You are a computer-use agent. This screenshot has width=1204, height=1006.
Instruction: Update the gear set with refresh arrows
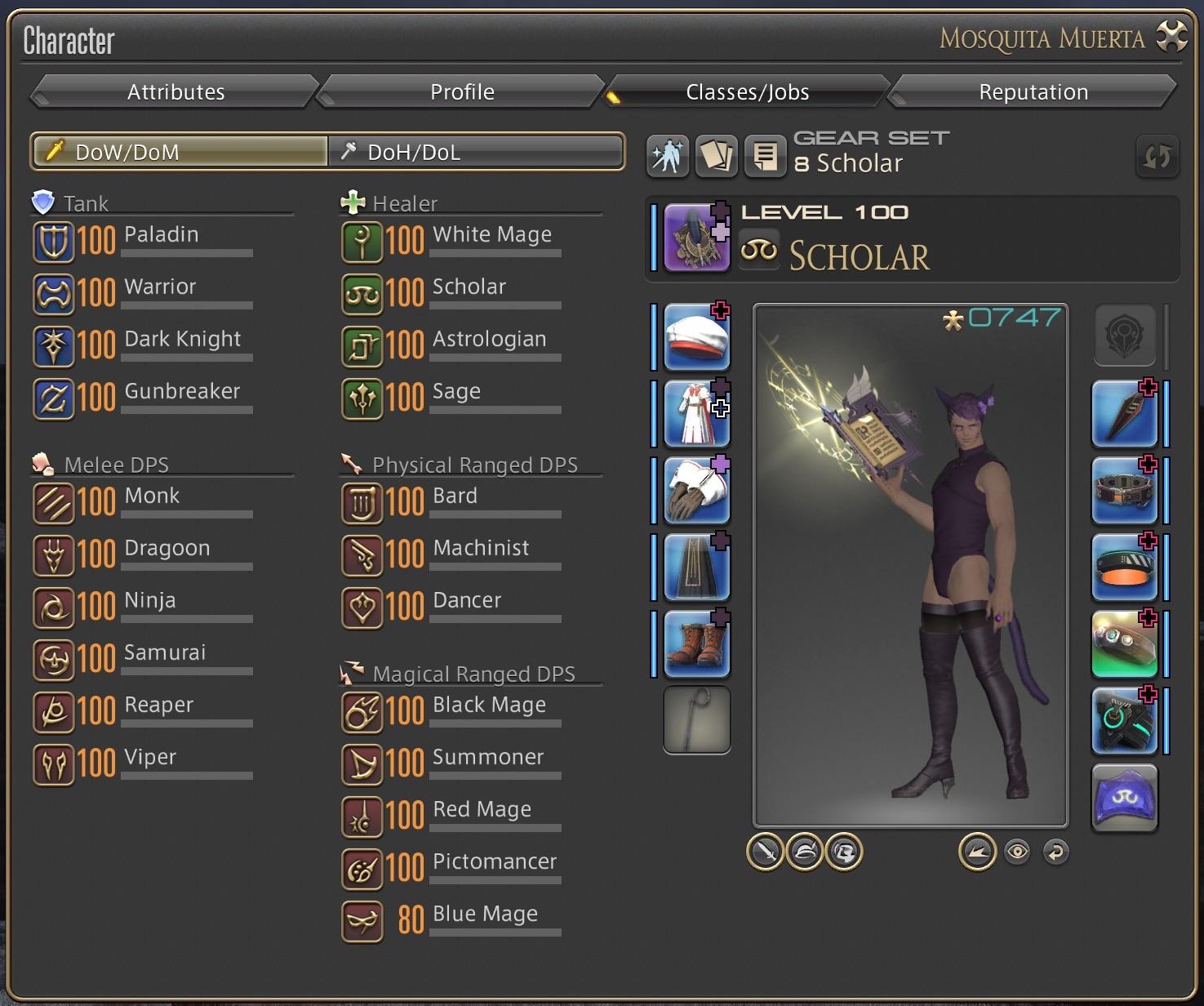pos(1157,156)
